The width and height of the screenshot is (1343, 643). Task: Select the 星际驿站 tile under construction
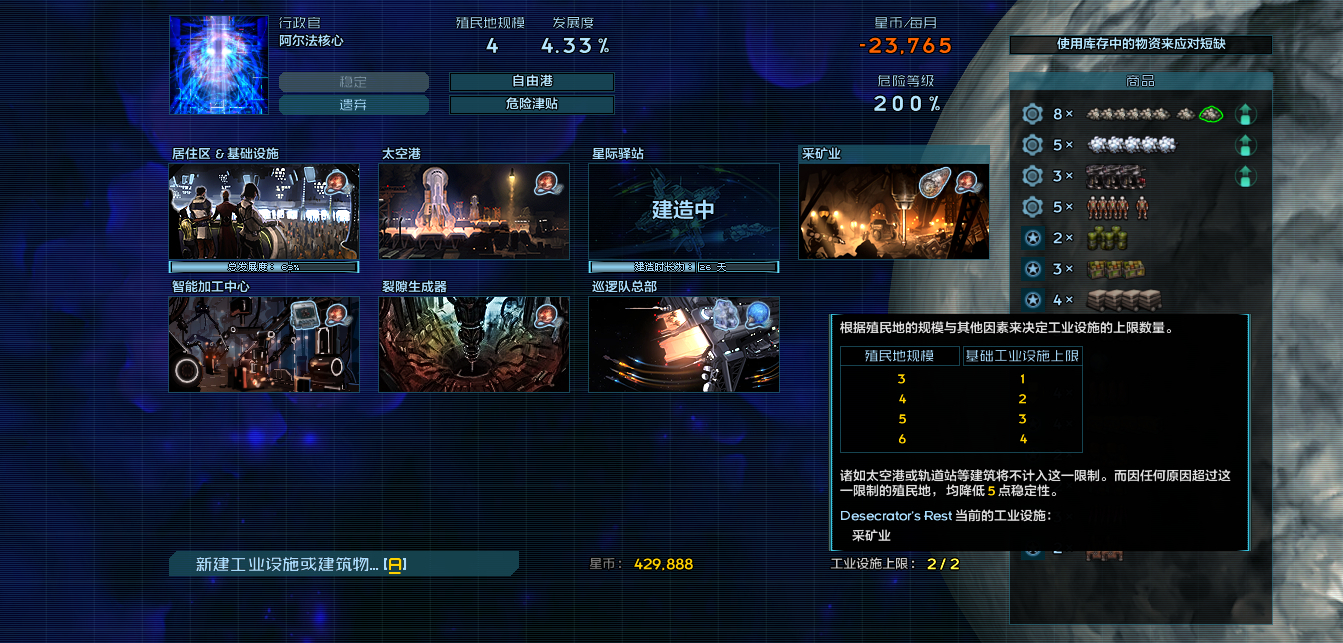684,212
